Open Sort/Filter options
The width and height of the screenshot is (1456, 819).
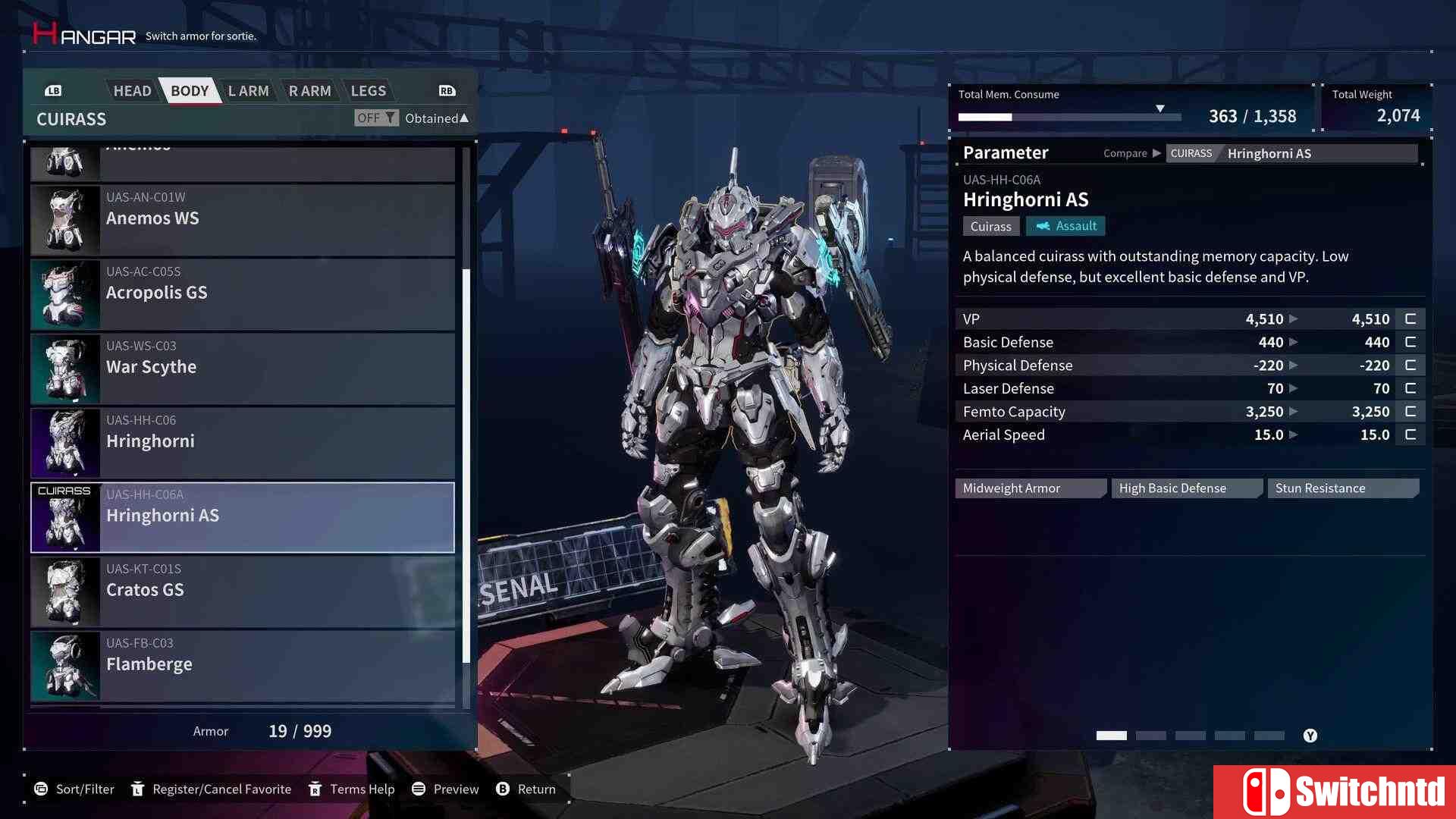[74, 789]
